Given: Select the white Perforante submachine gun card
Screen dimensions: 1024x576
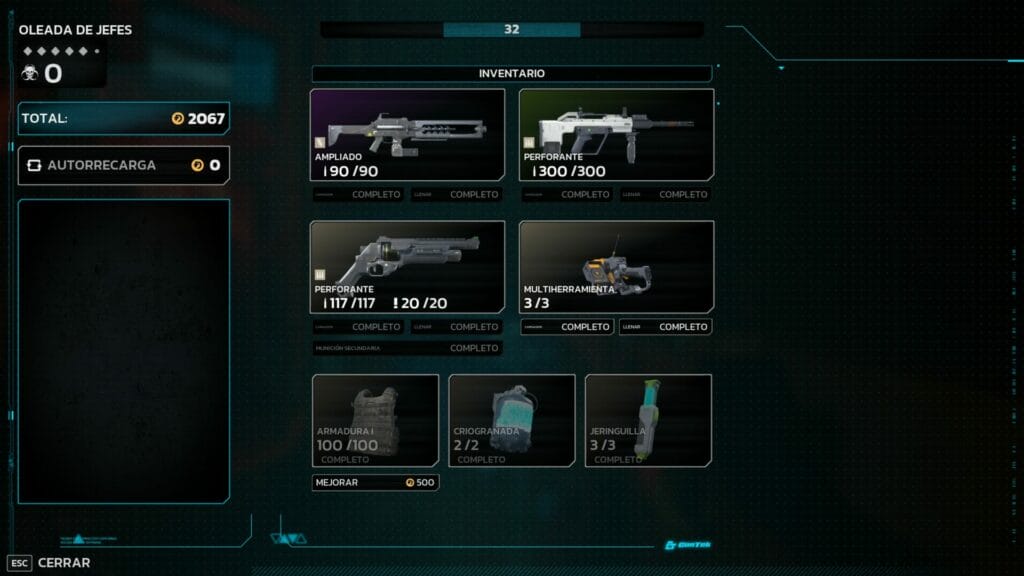Looking at the screenshot, I should (x=616, y=135).
